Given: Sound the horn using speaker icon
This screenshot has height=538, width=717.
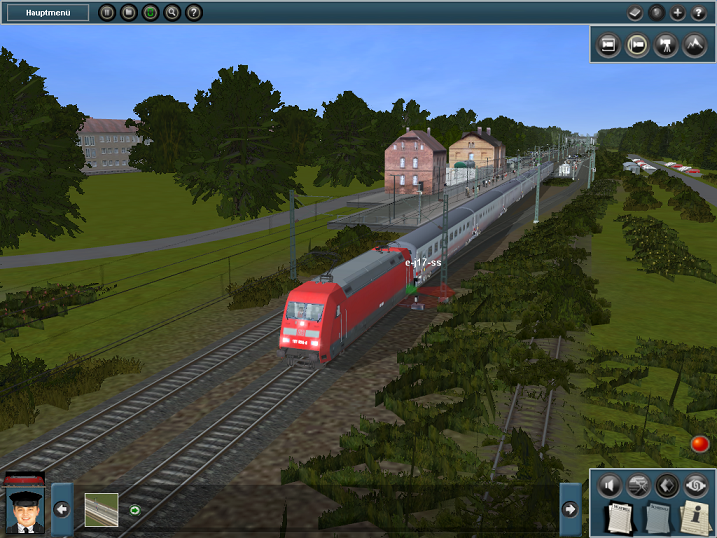Looking at the screenshot, I should (611, 486).
